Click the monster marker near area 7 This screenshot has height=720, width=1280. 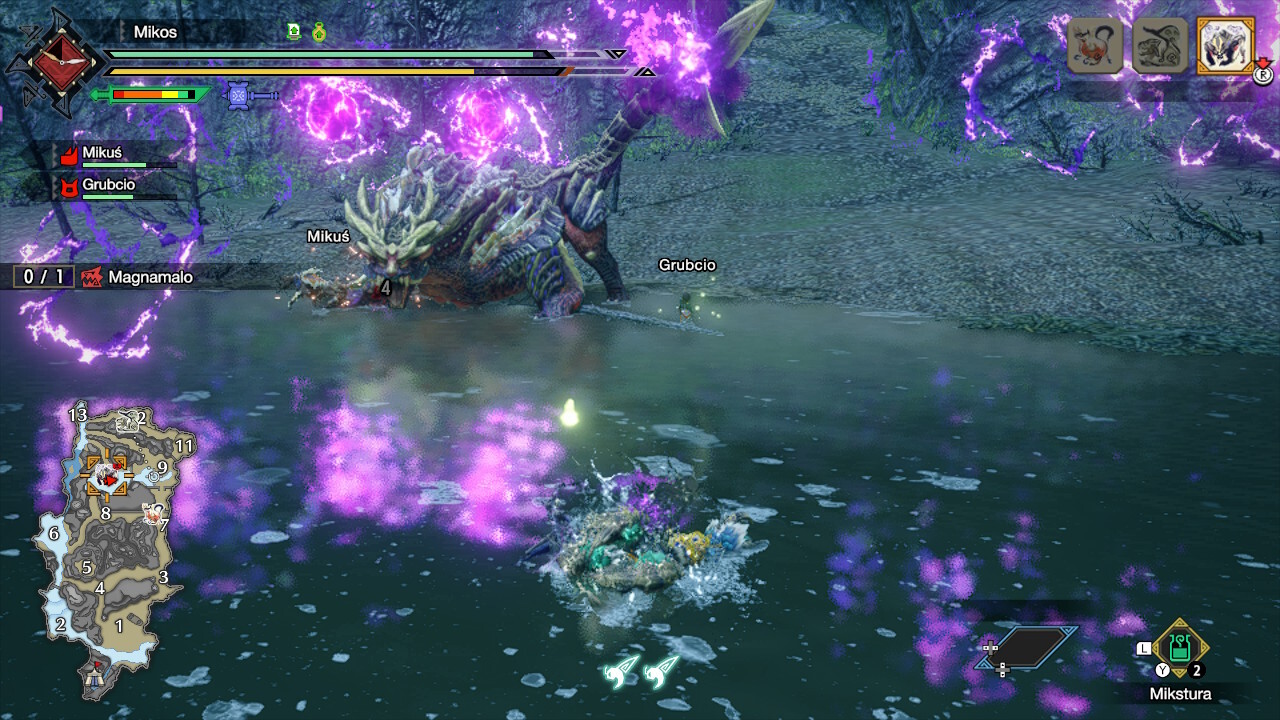[151, 514]
